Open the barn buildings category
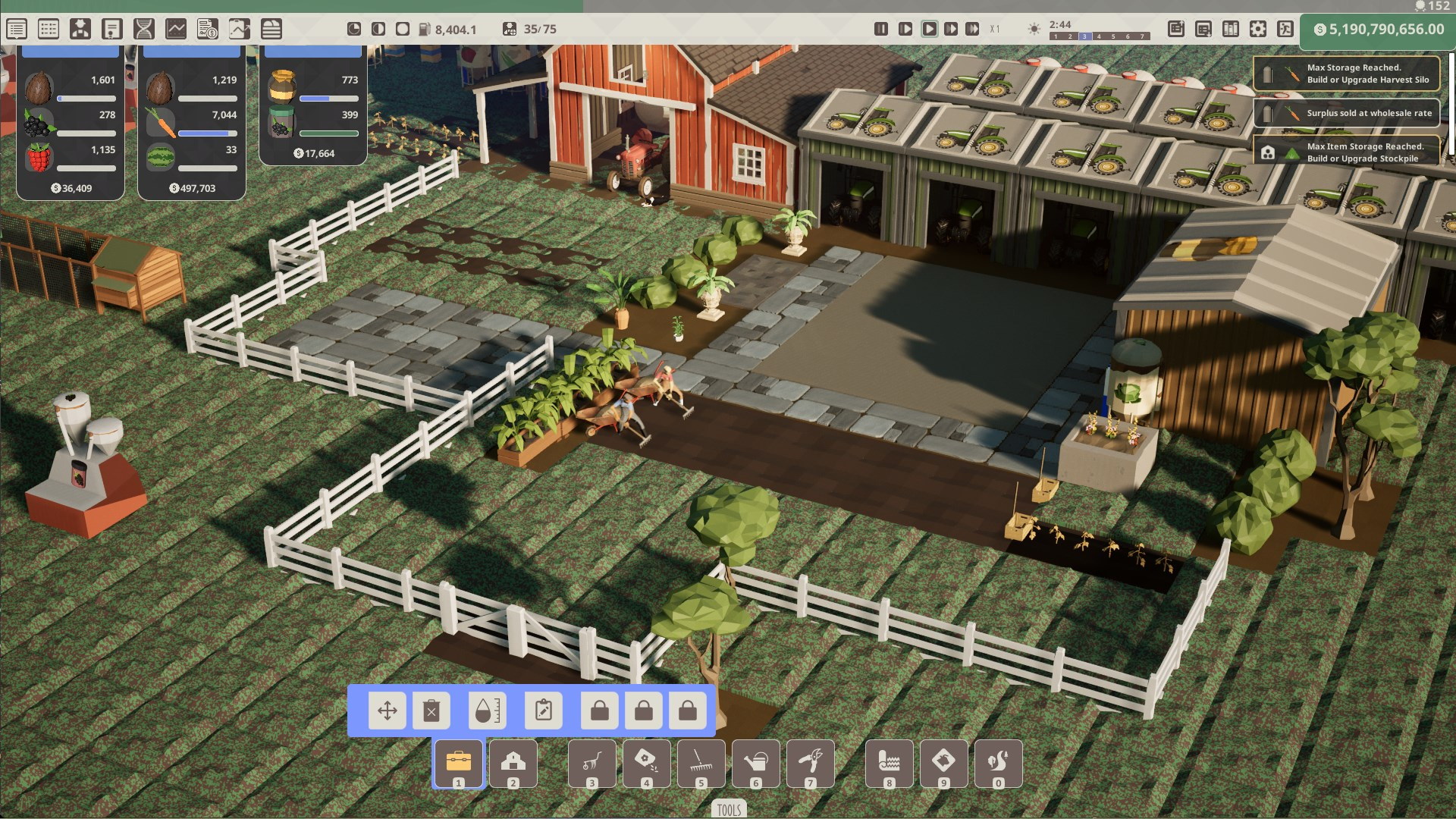Viewport: 1456px width, 819px height. [513, 764]
